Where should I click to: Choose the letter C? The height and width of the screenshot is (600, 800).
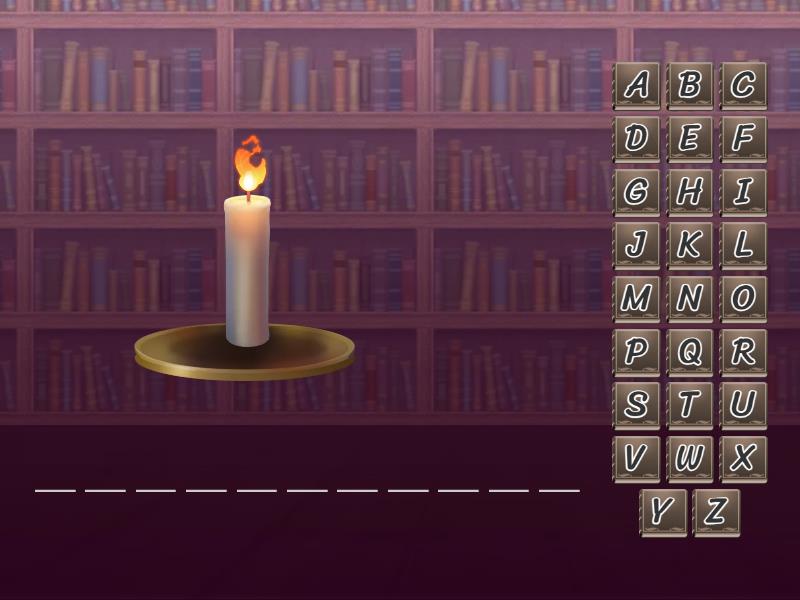(742, 86)
